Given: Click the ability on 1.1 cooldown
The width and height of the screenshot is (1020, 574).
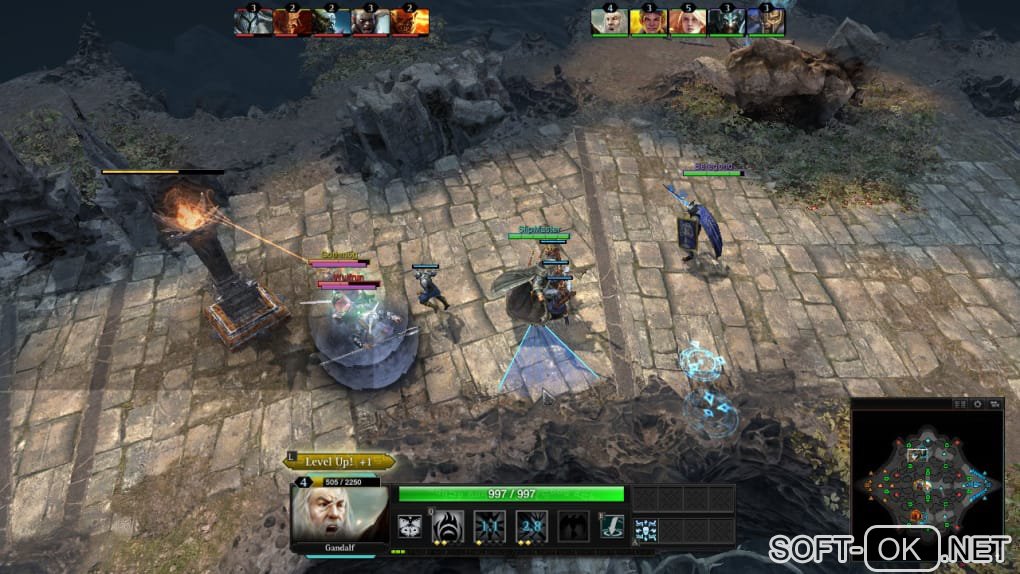Looking at the screenshot, I should tap(489, 527).
